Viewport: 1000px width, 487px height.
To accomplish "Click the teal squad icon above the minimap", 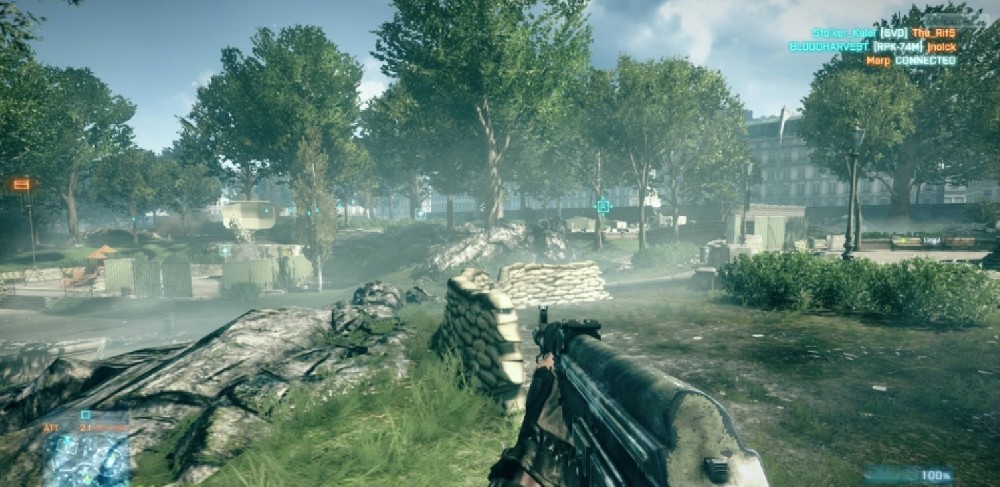I will click(86, 415).
